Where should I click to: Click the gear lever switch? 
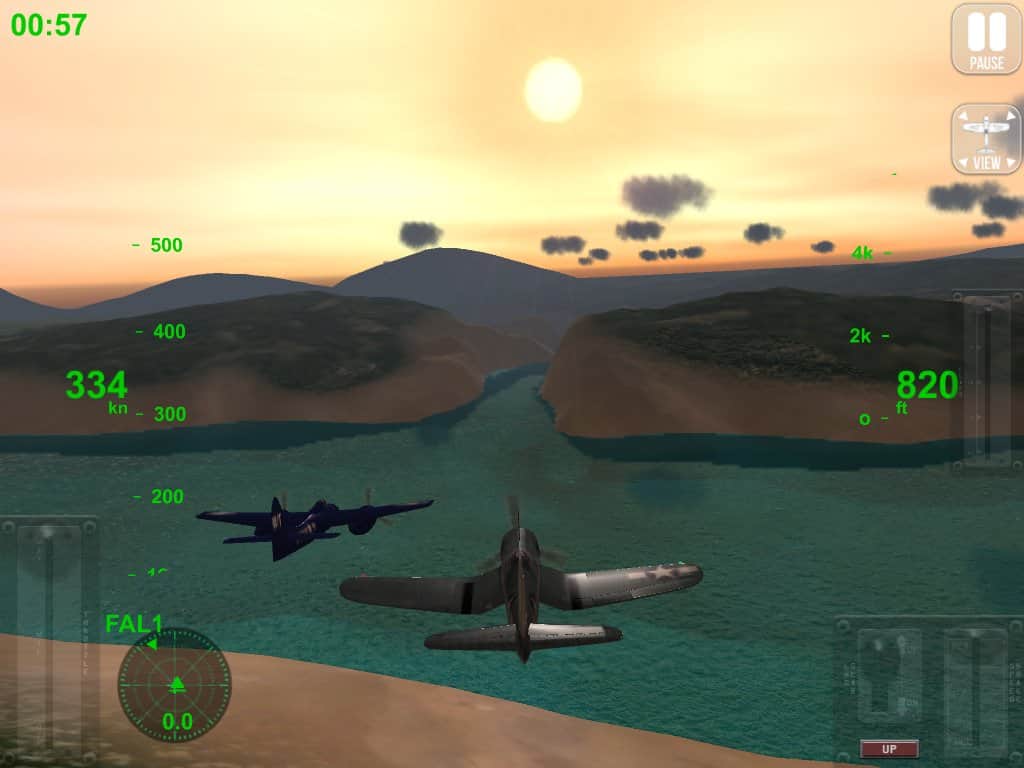(x=889, y=677)
